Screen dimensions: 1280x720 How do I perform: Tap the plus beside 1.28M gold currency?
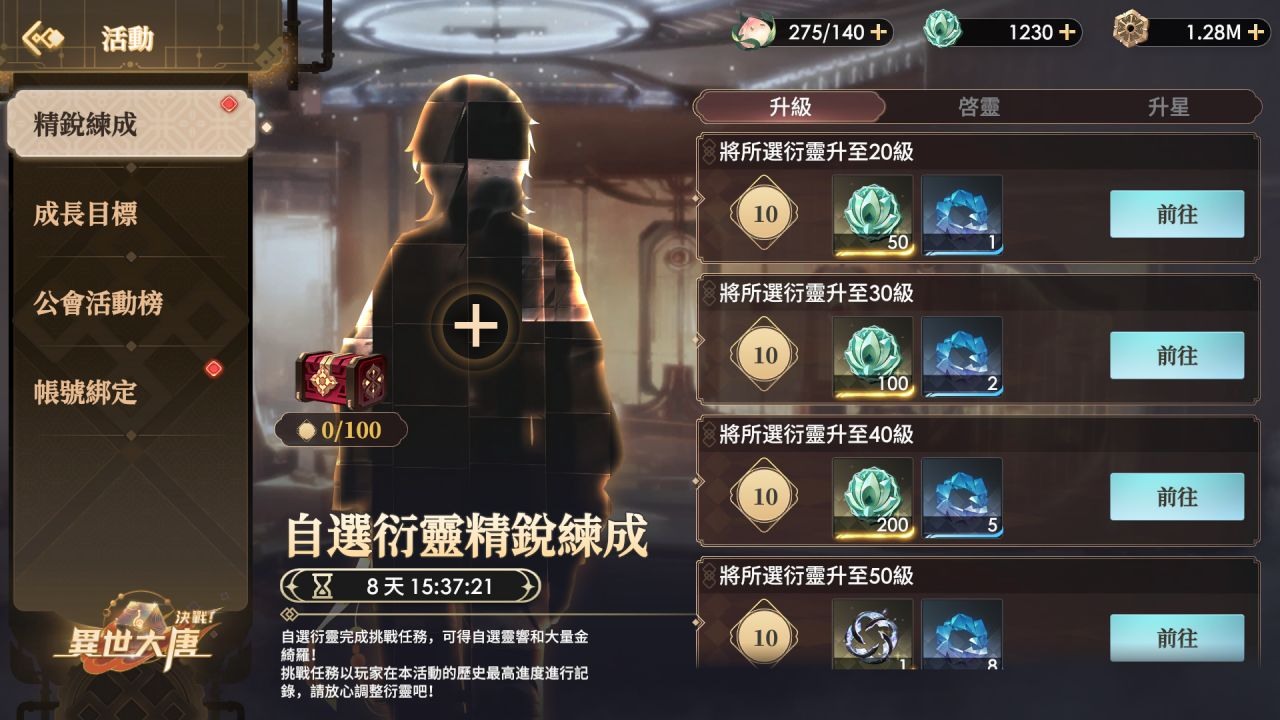tap(1254, 32)
